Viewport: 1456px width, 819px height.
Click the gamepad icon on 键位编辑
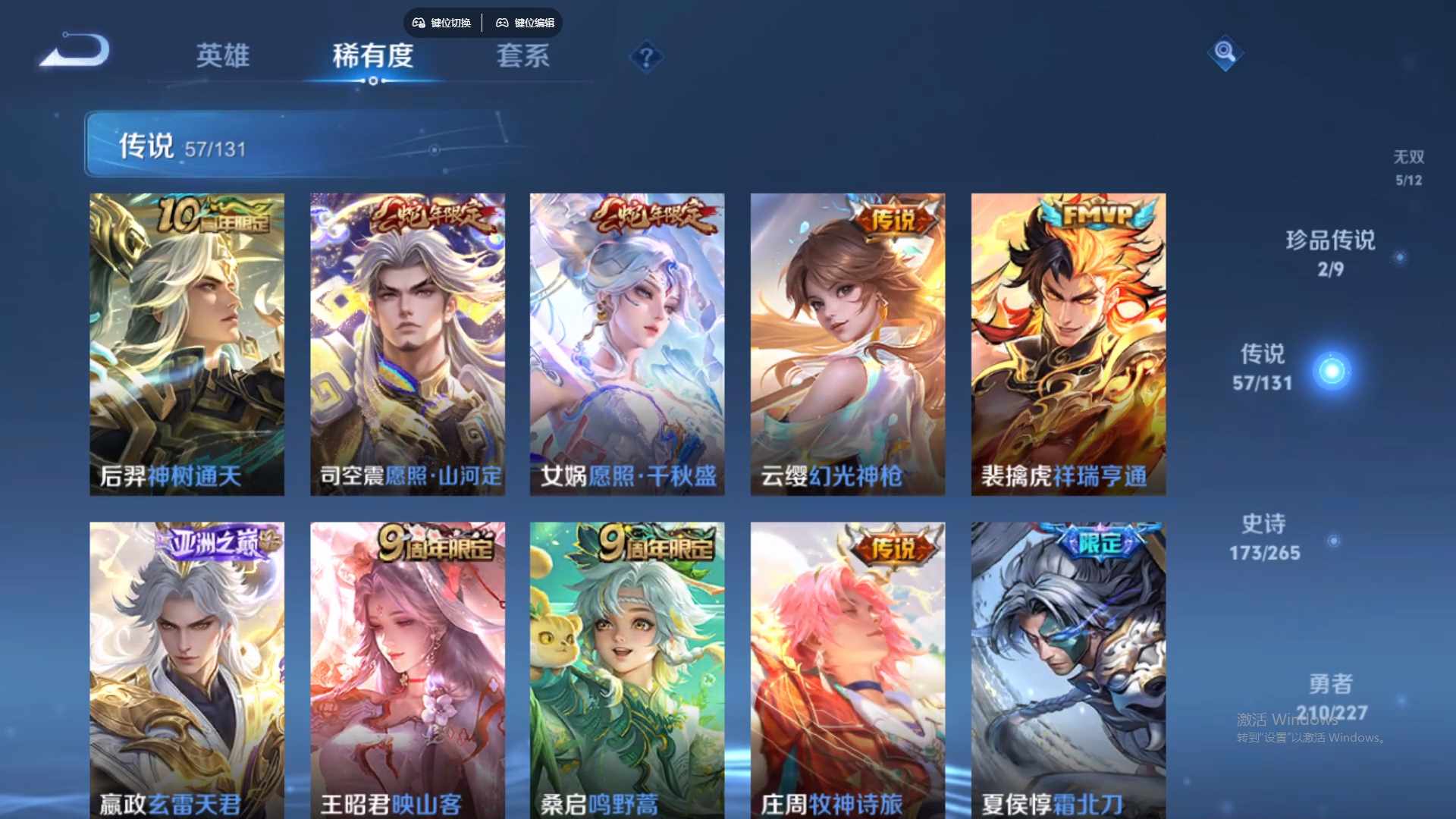coord(503,23)
